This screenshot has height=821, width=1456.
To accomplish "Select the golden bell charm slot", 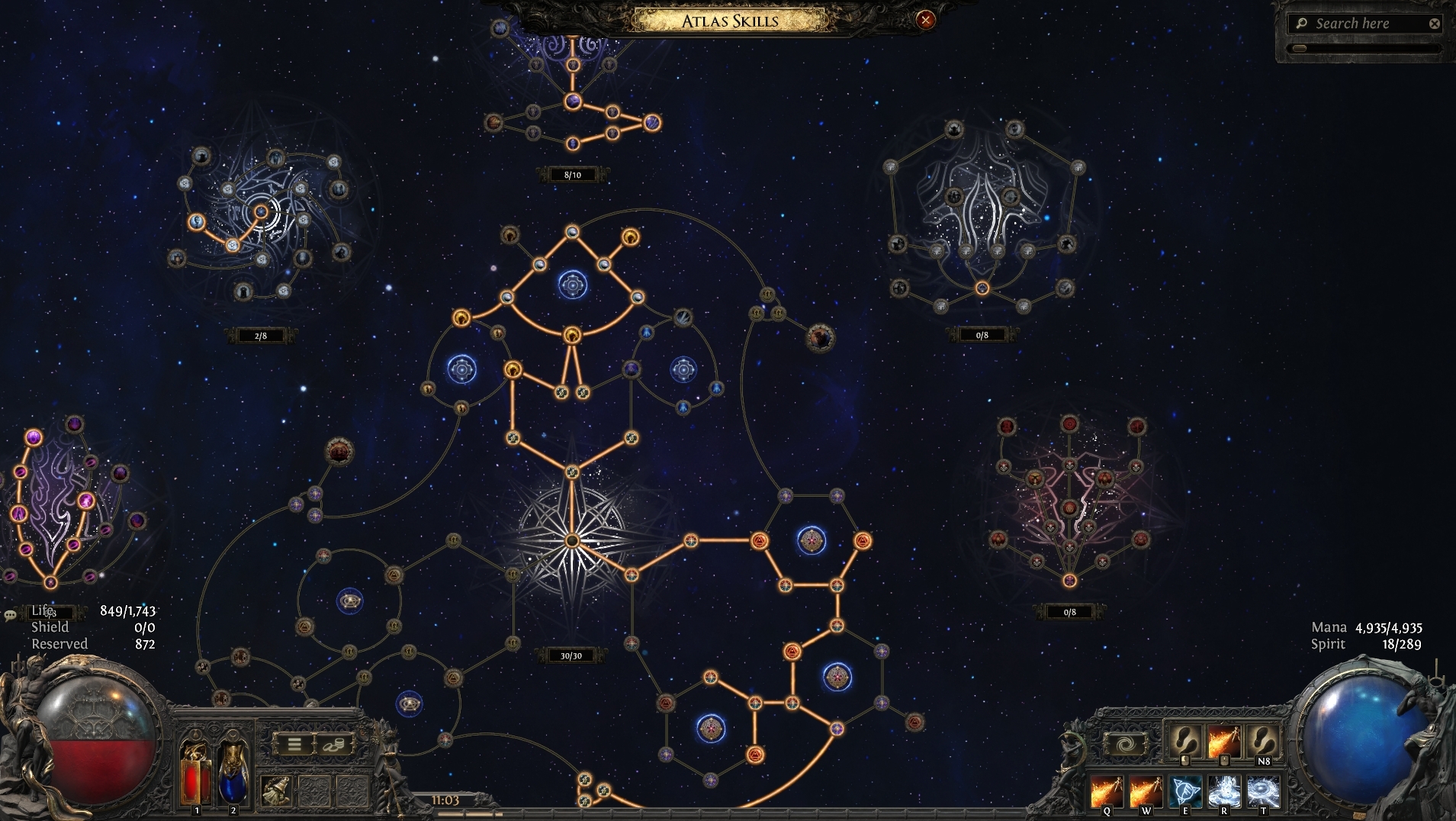I will tap(275, 791).
